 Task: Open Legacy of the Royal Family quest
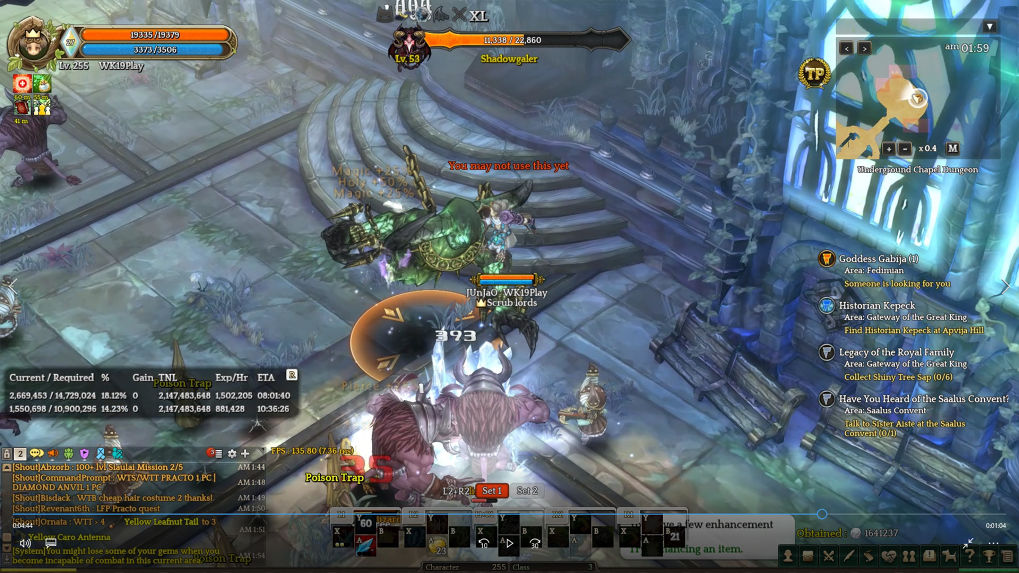pos(896,352)
